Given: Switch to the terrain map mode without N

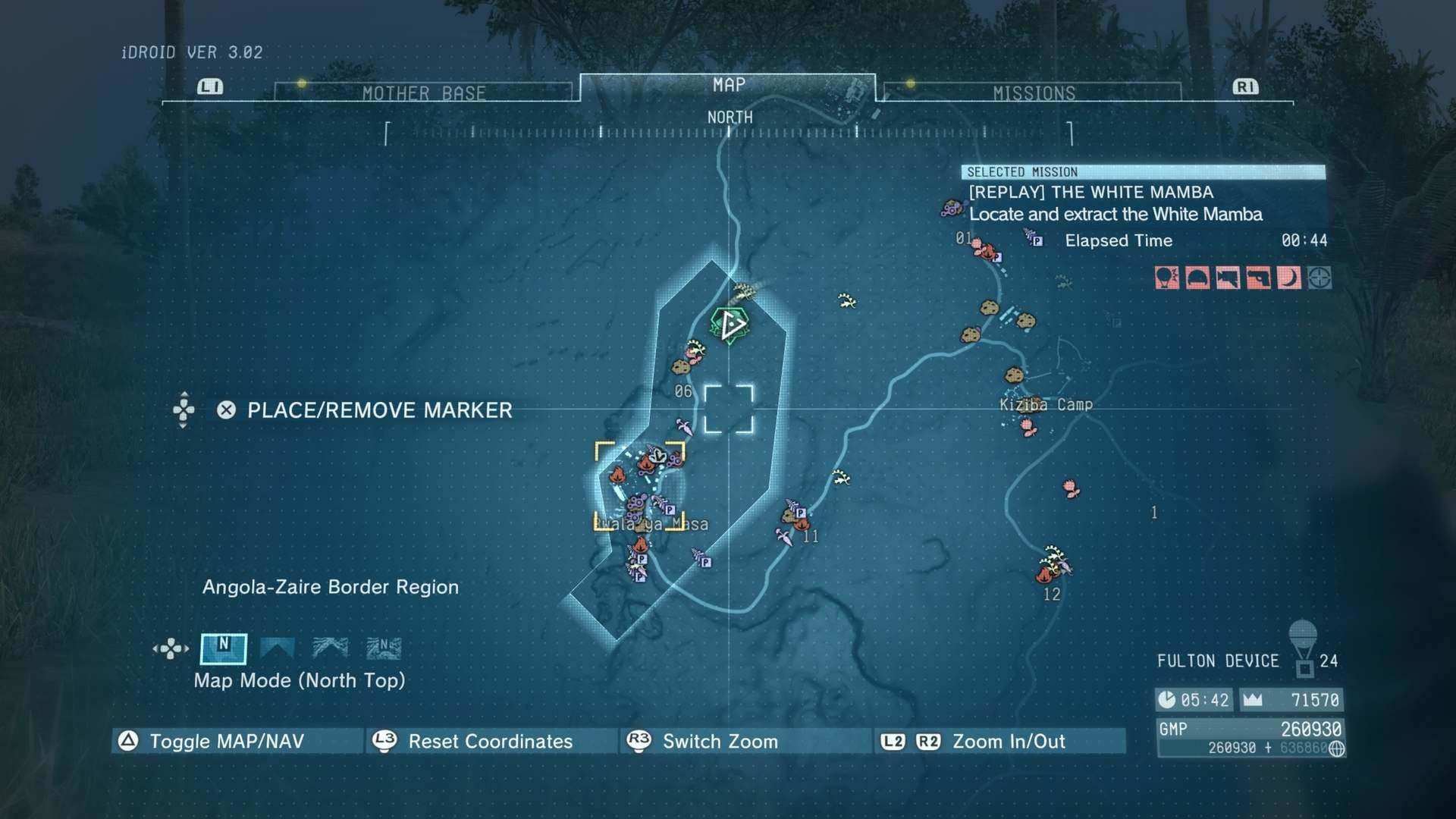Looking at the screenshot, I should tap(331, 648).
